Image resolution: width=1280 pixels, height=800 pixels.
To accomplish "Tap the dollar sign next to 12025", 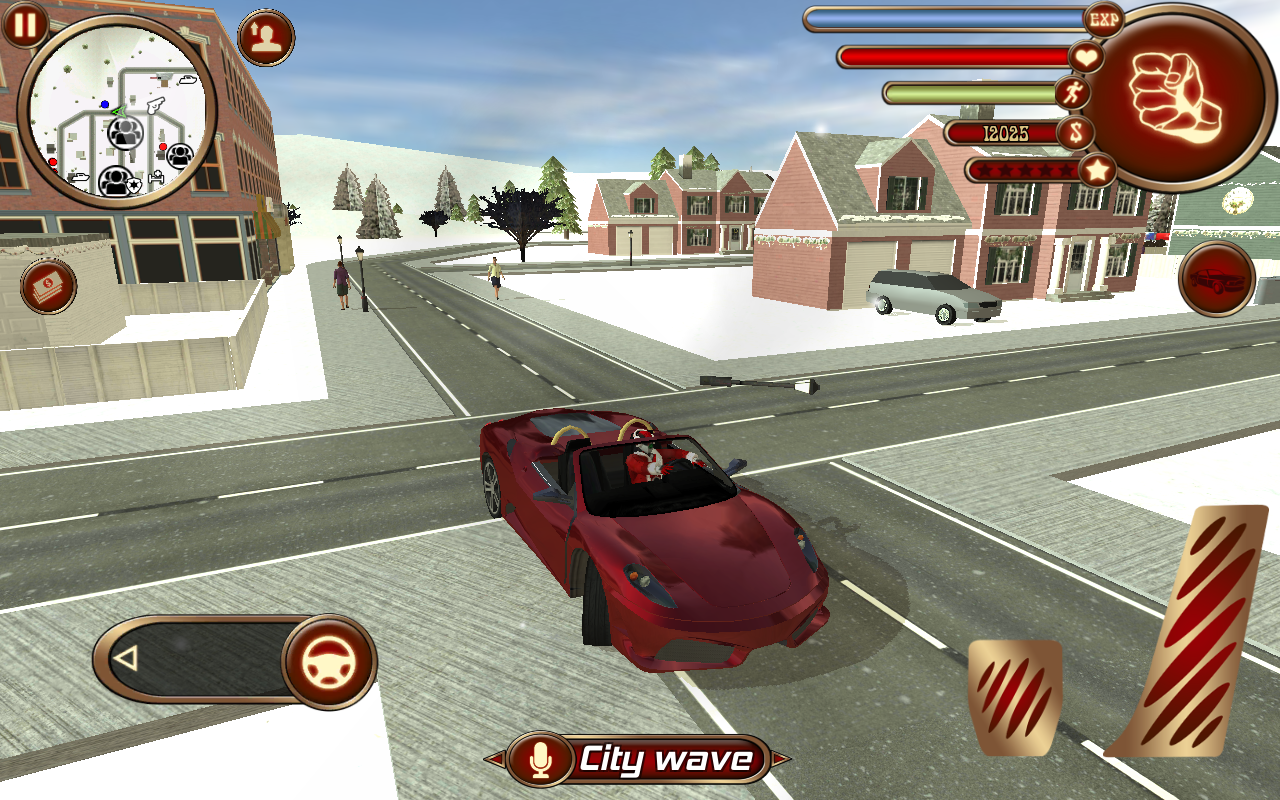I will coord(1075,133).
